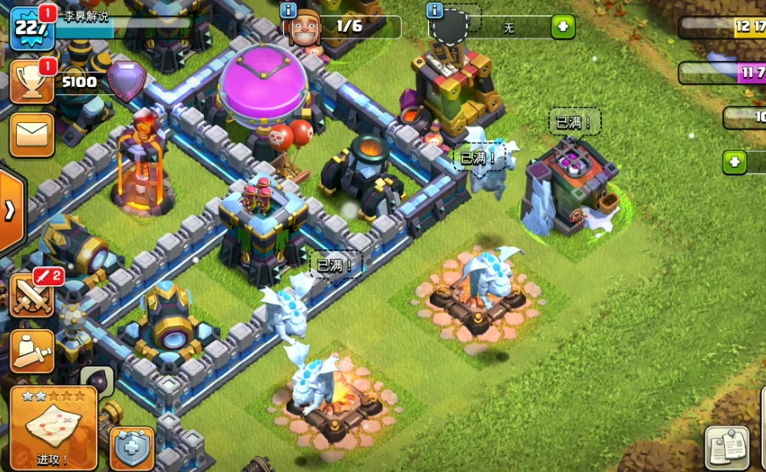
Task: Click the info icon beside the 无 slot
Action: click(435, 11)
